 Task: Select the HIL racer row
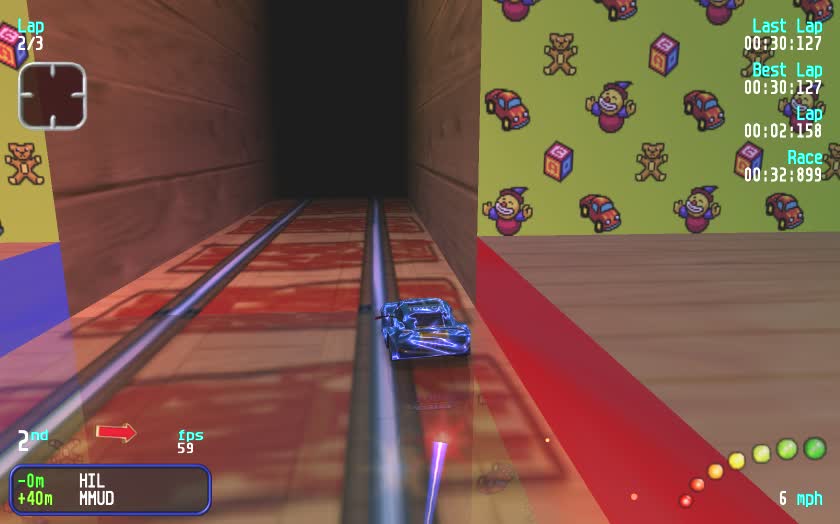[x=110, y=481]
